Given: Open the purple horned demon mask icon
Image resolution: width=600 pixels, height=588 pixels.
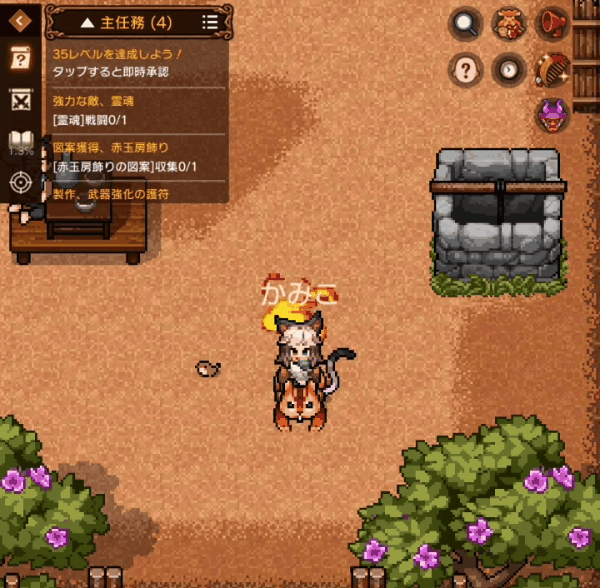Looking at the screenshot, I should (552, 115).
